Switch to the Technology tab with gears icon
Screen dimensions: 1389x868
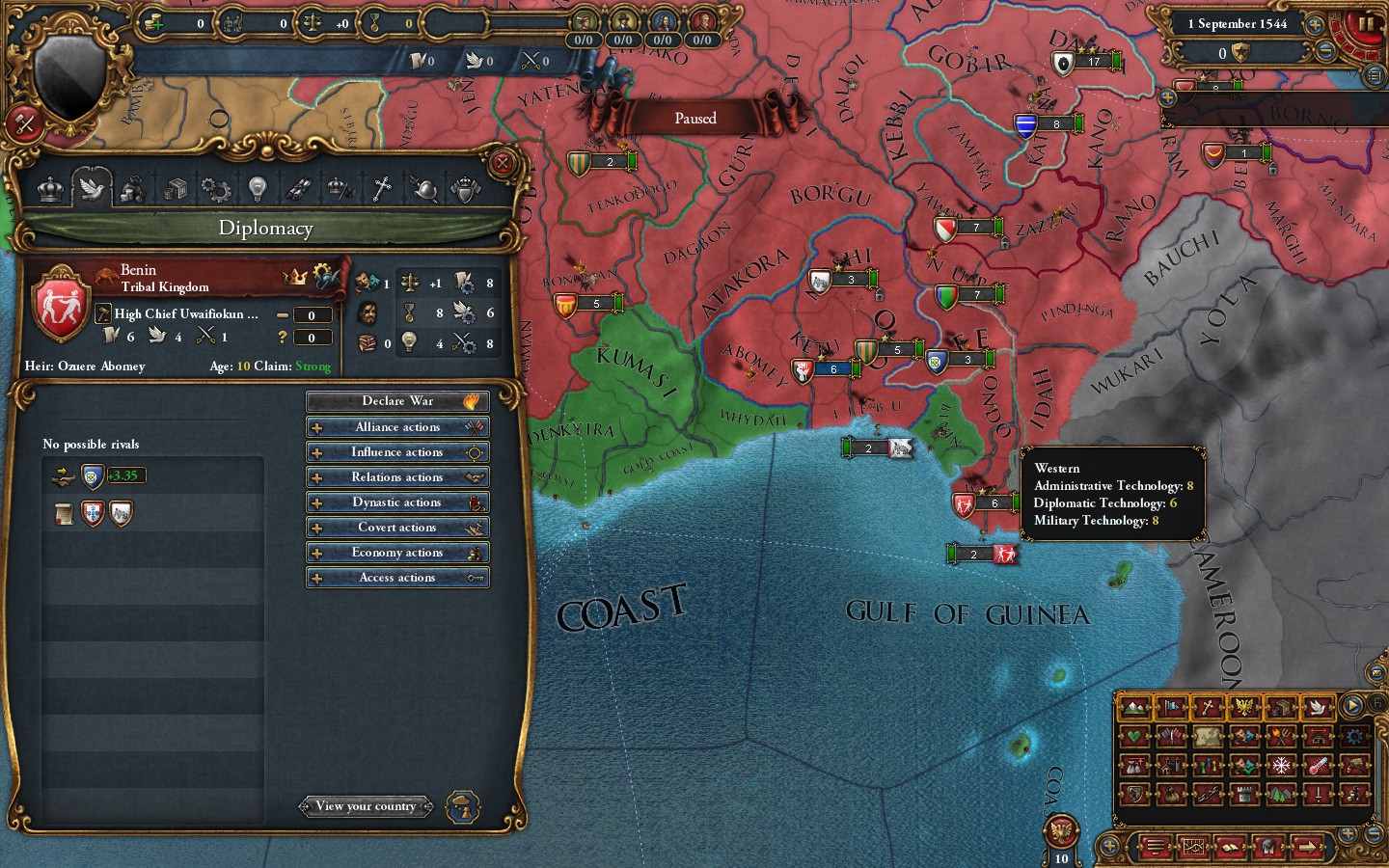pyautogui.click(x=216, y=188)
